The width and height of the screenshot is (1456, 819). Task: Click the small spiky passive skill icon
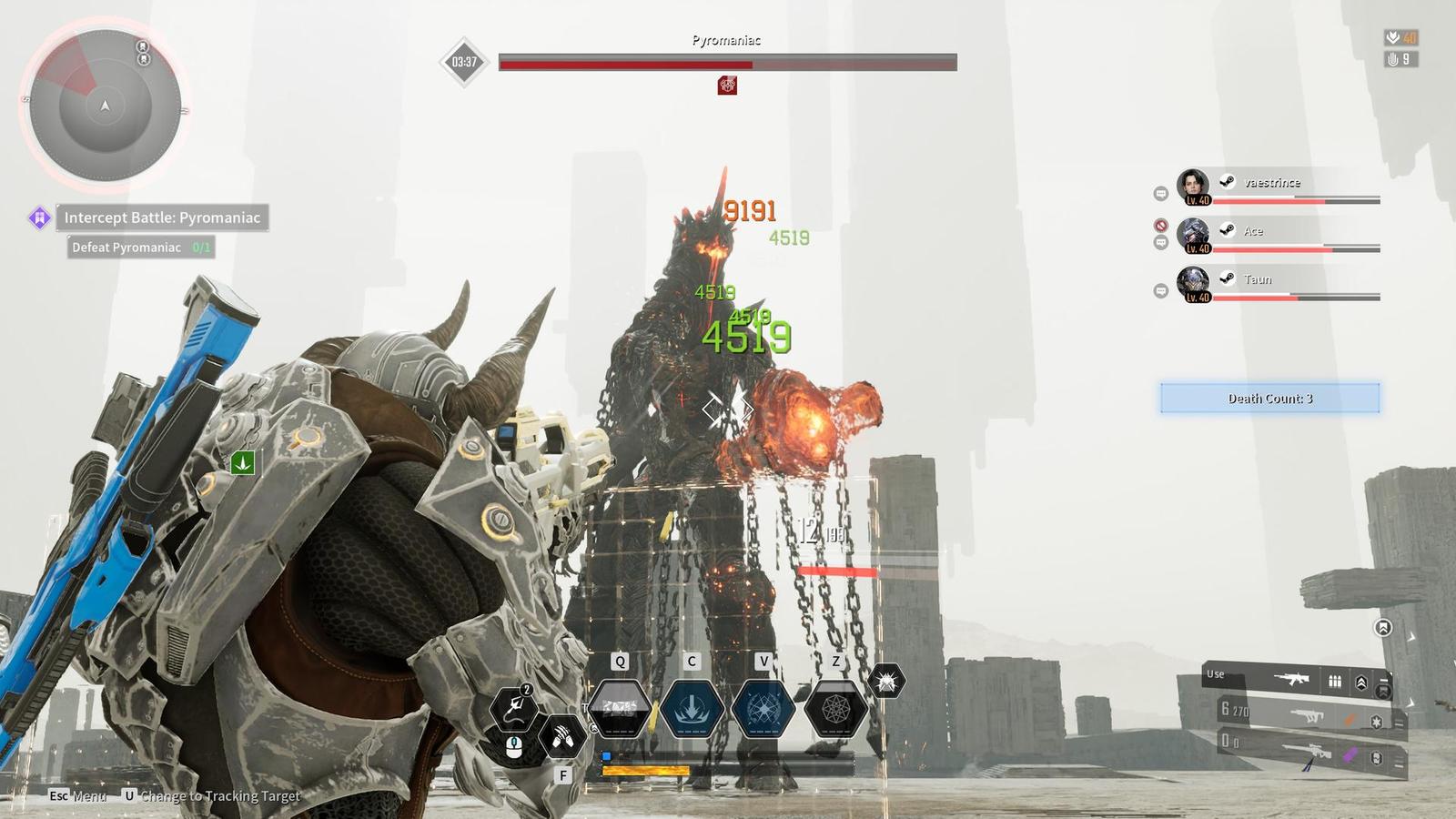[x=885, y=681]
